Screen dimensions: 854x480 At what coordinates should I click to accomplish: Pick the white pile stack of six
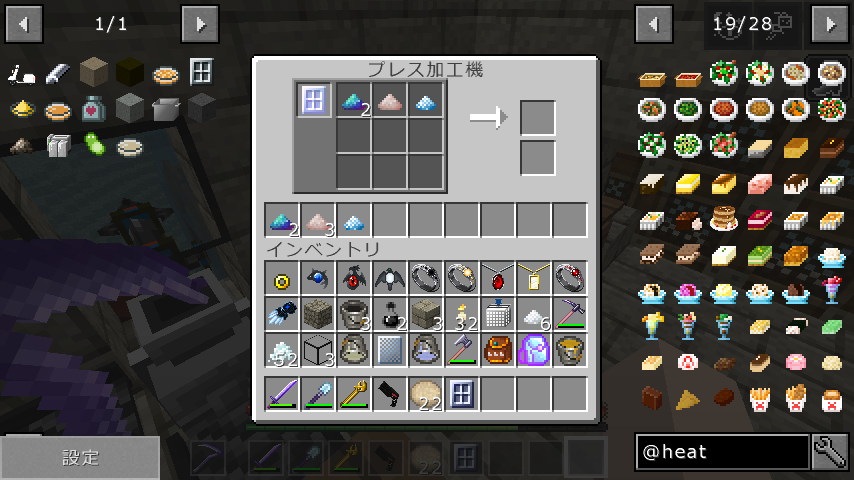(533, 314)
